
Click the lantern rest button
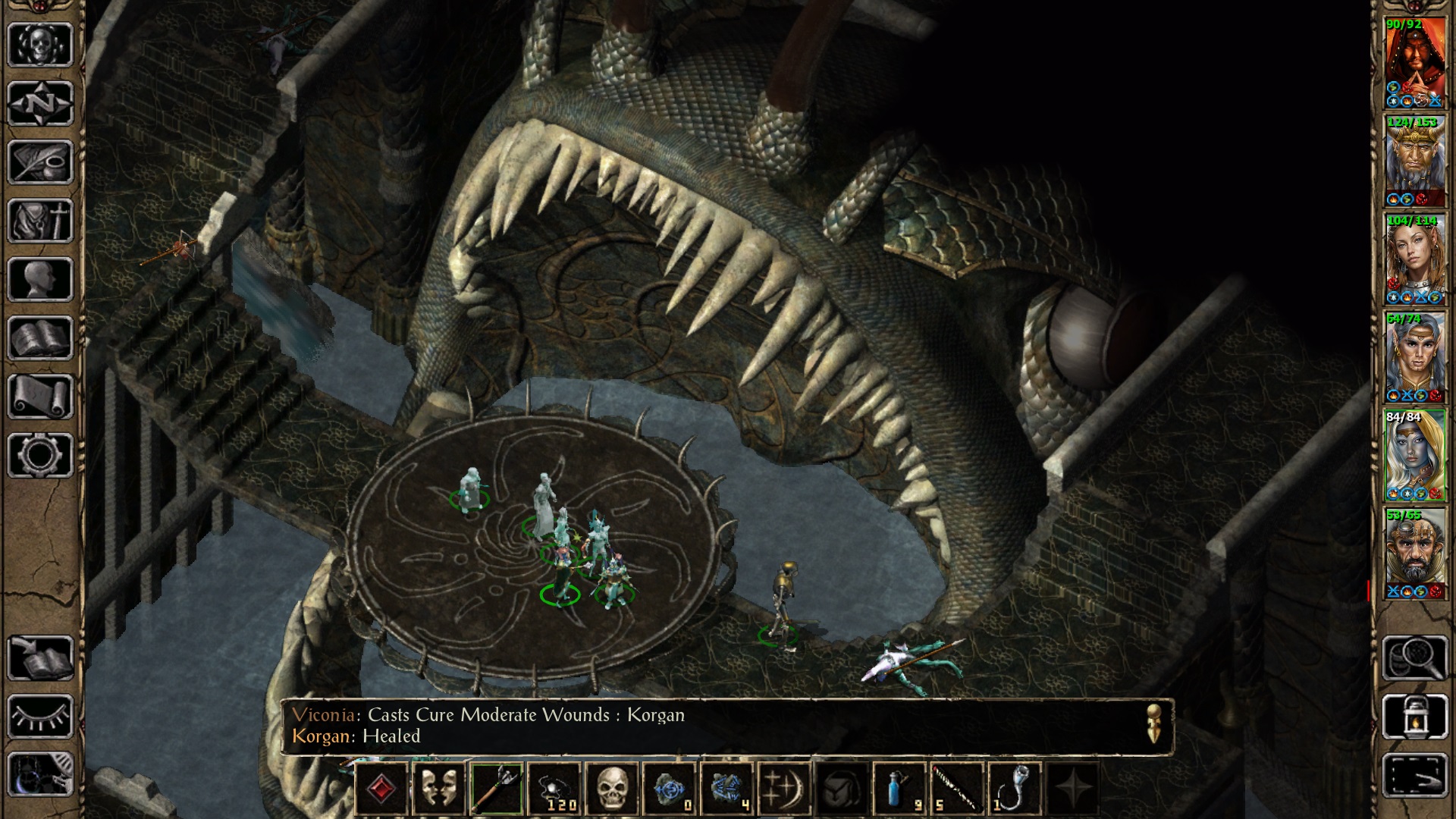tap(1415, 716)
